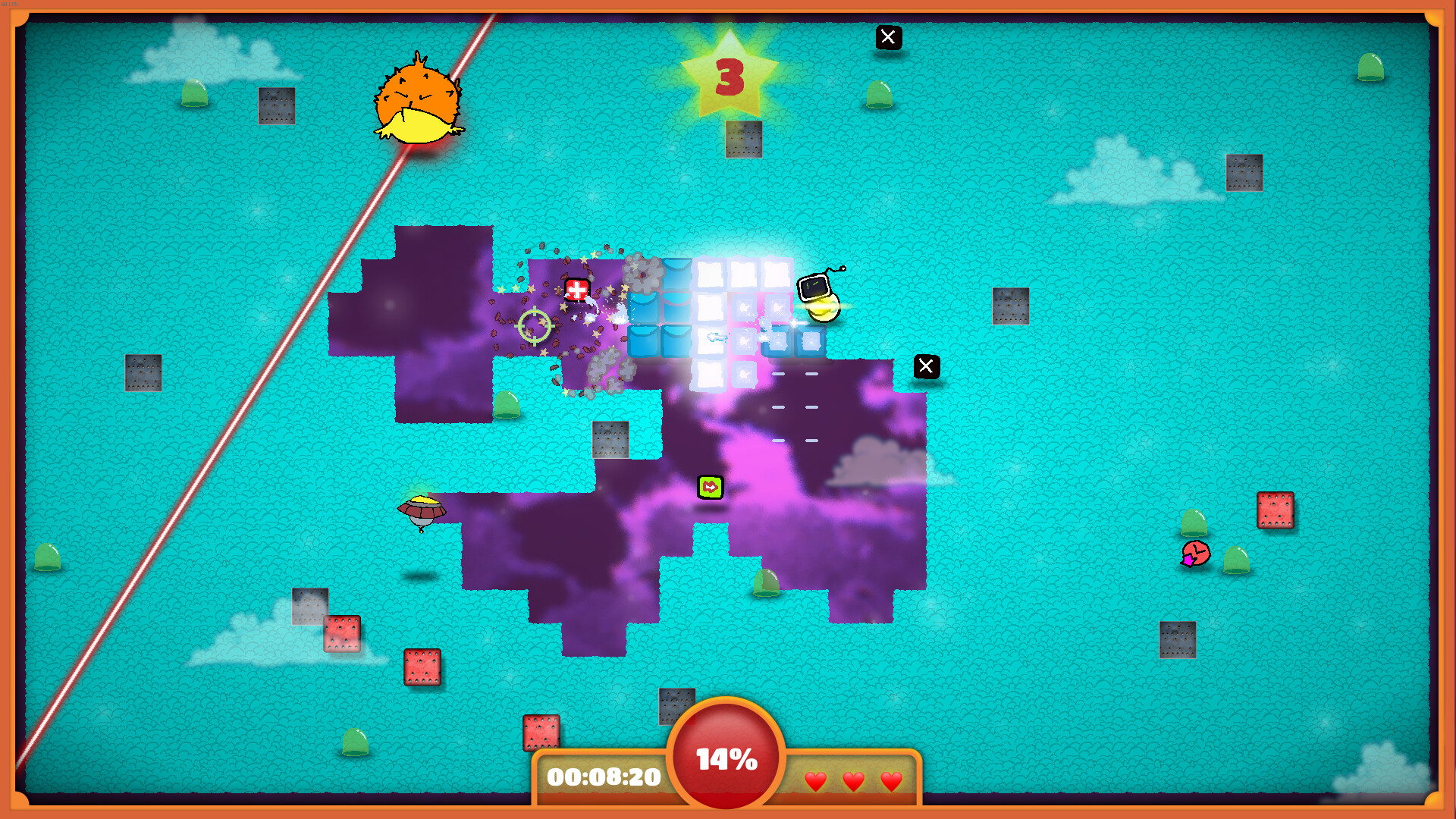Screen dimensions: 1456x819
Task: Select the red UFO with parachute
Action: [x=422, y=510]
